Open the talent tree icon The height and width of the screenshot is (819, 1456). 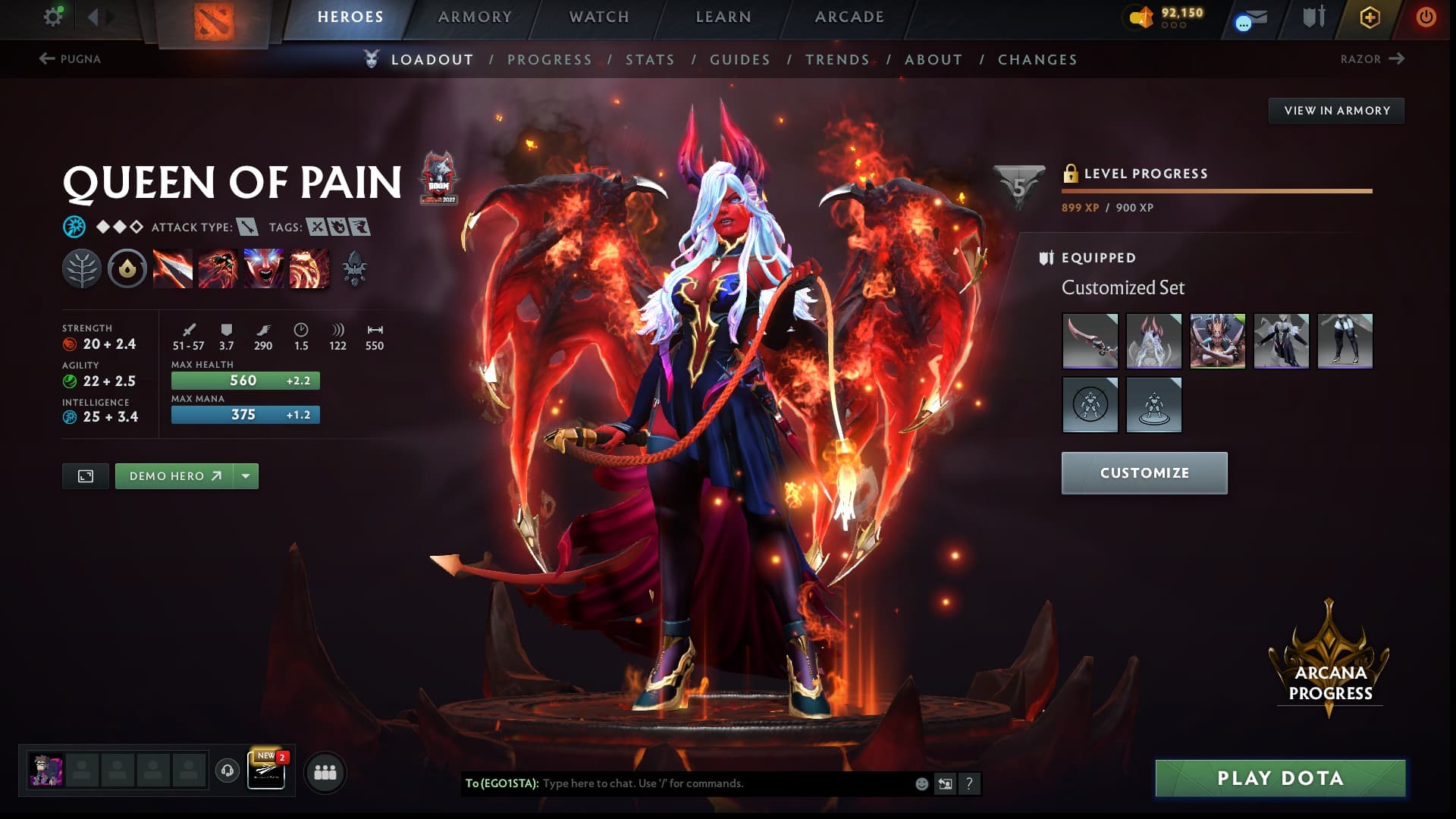coord(83,269)
